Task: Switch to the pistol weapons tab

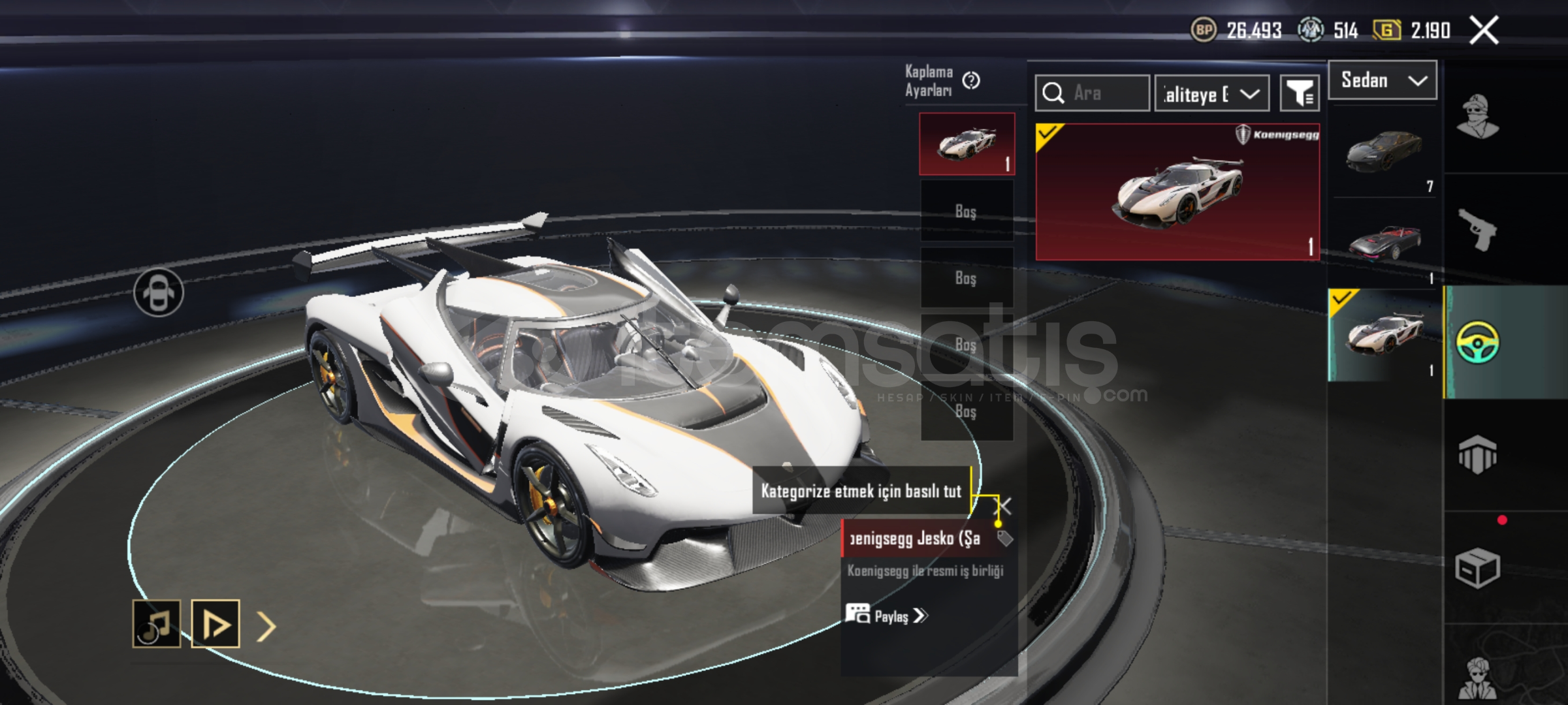Action: coord(1477,230)
